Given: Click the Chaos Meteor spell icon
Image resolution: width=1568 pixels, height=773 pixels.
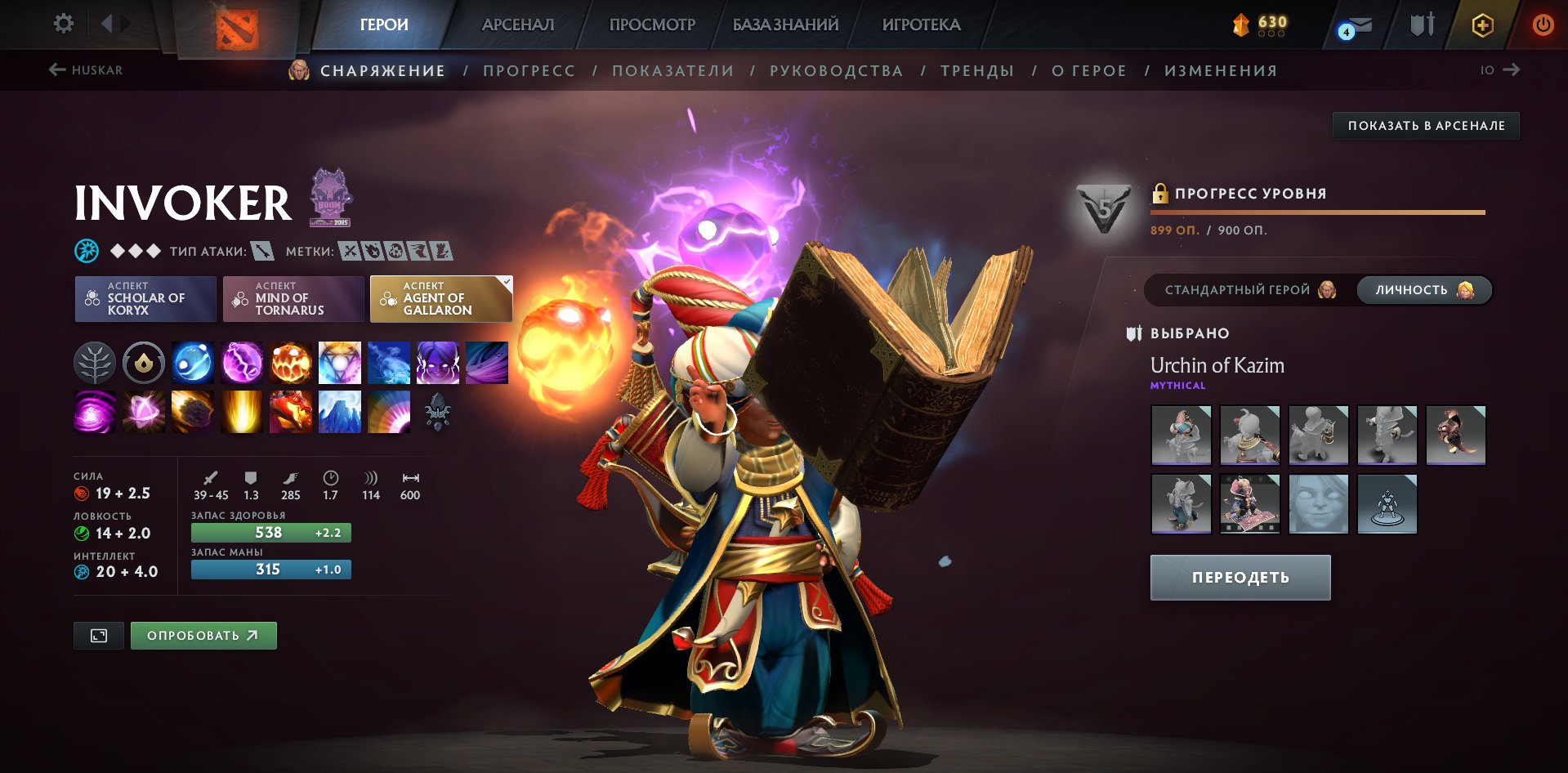Looking at the screenshot, I should click(x=193, y=412).
